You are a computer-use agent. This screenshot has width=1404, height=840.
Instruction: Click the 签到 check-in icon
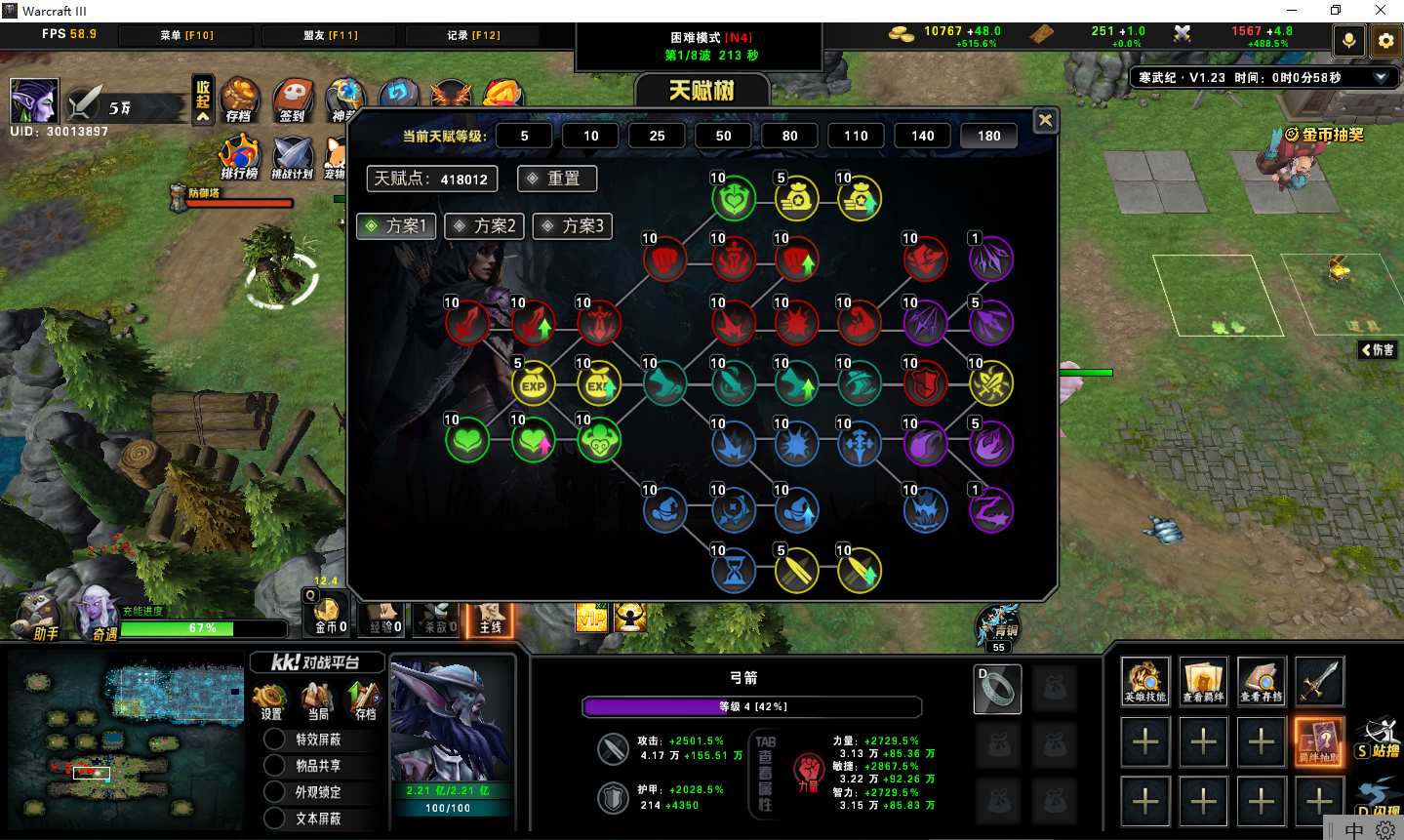coord(292,100)
